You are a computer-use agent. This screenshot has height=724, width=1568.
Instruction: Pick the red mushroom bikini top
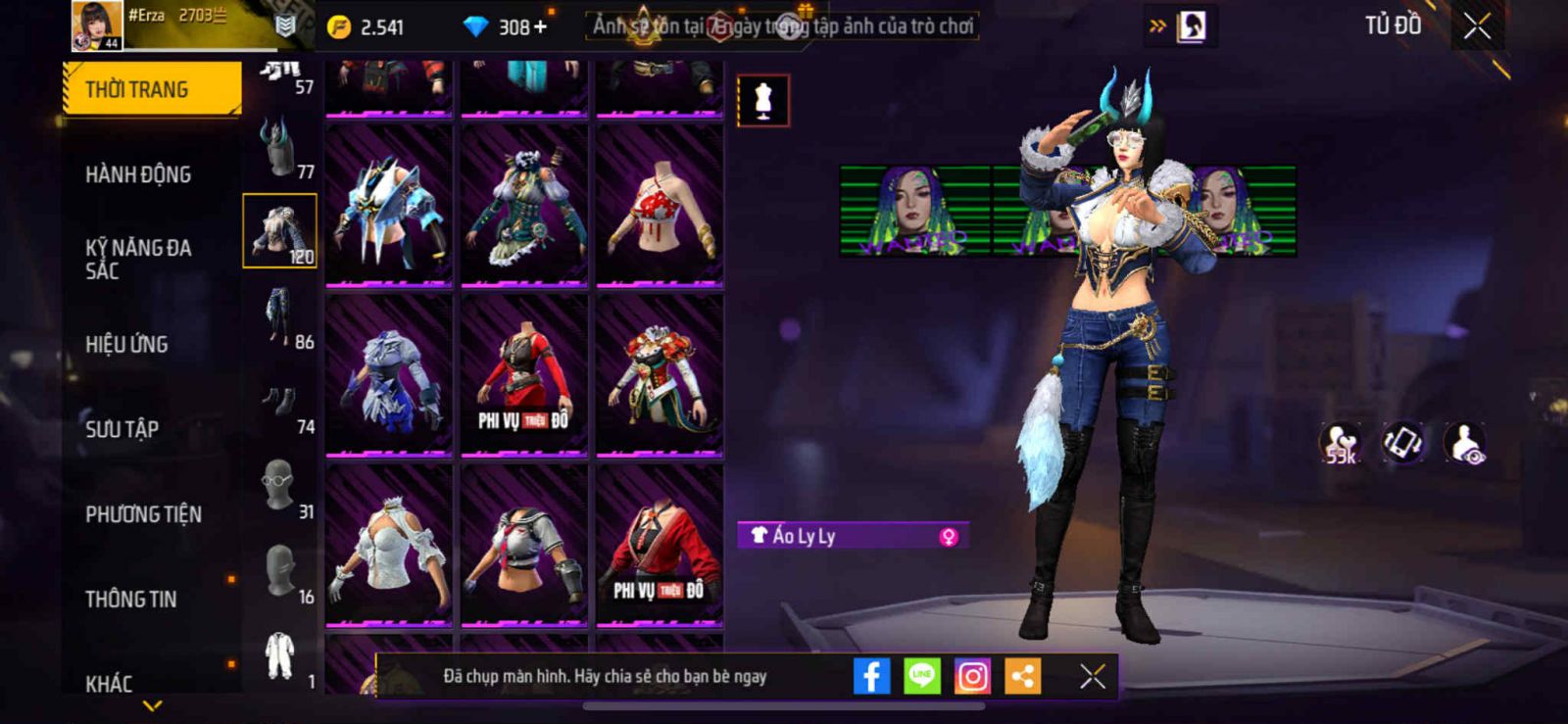pyautogui.click(x=660, y=208)
